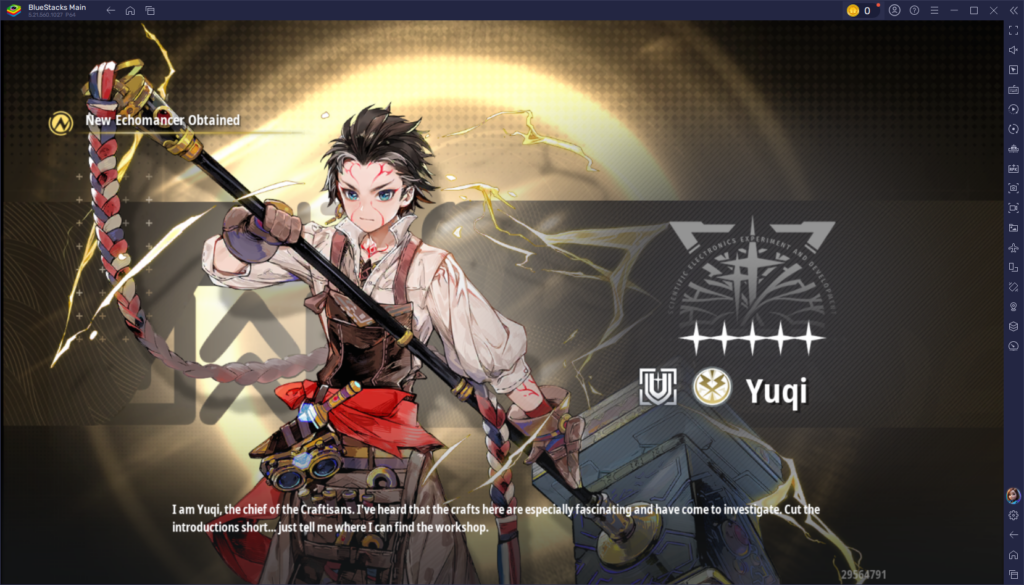Viewport: 1024px width, 585px height.
Task: Go to the BlueStacks home screen
Action: [130, 10]
